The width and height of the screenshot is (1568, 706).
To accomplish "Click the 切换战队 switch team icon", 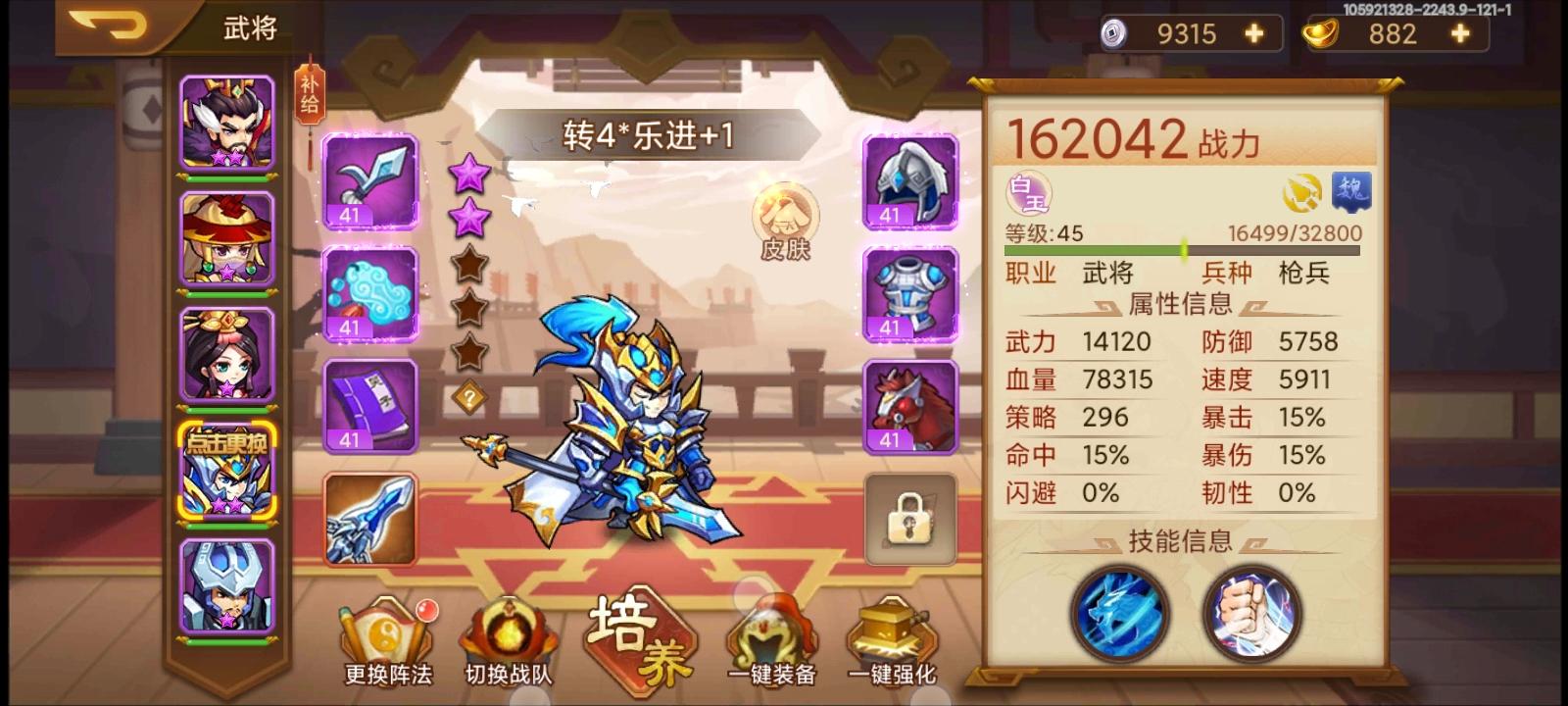I will (x=507, y=632).
